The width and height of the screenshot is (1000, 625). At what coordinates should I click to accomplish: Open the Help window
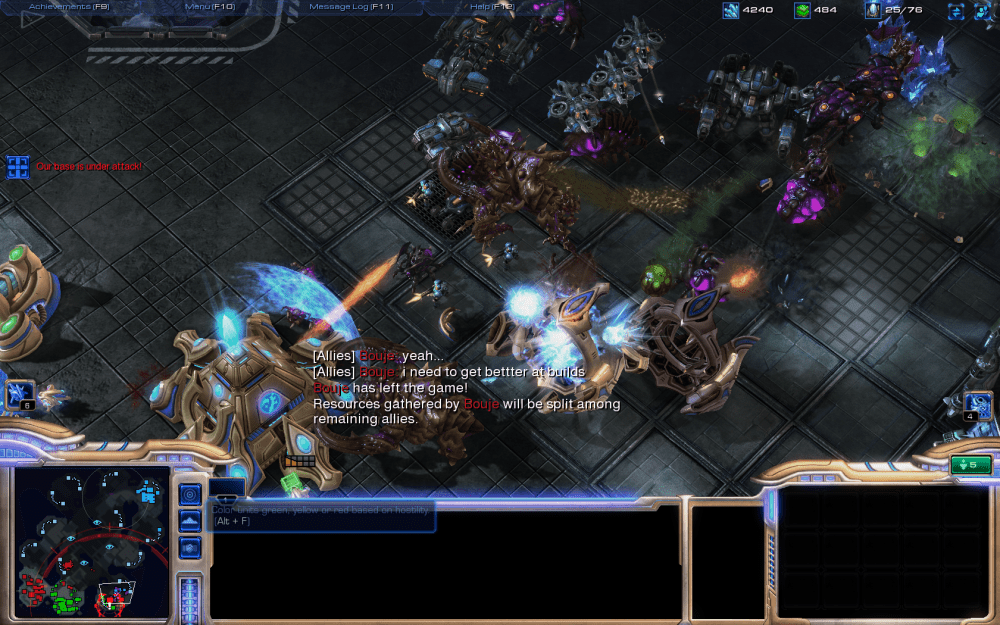pos(491,7)
